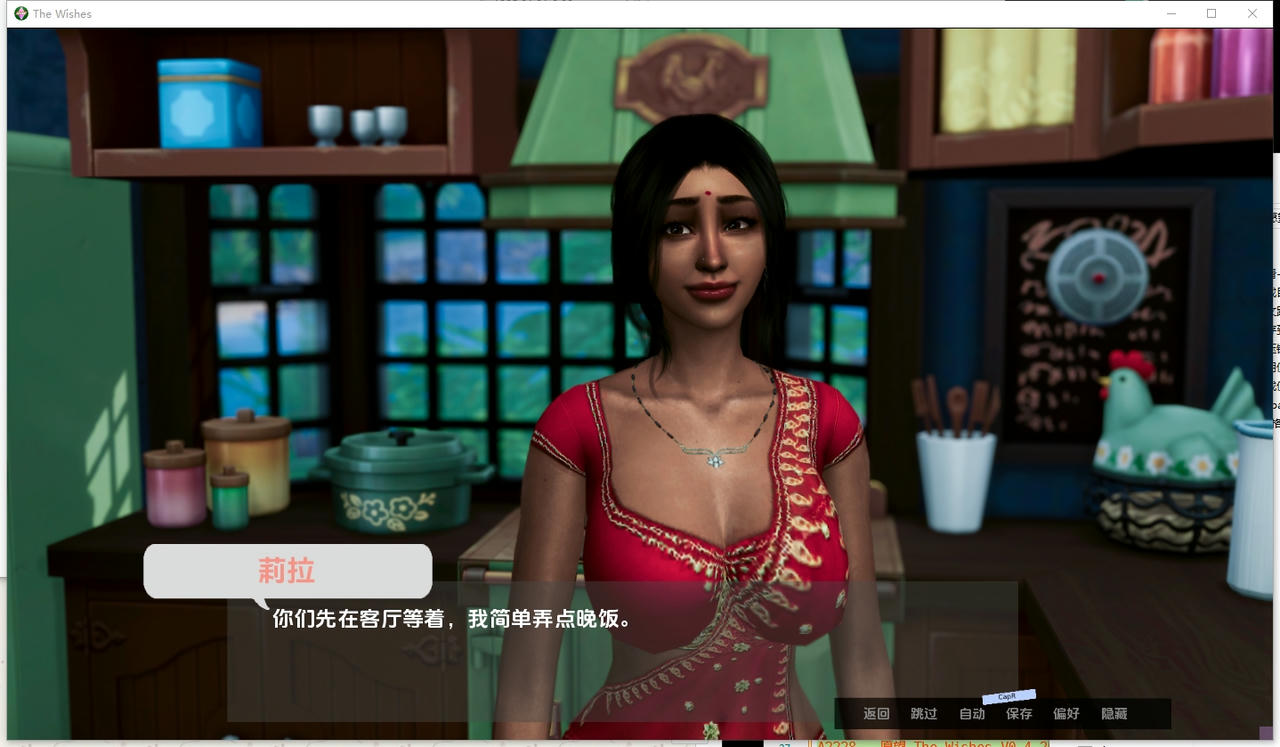Minimize The Wishes window
The width and height of the screenshot is (1280, 747).
(x=1171, y=14)
